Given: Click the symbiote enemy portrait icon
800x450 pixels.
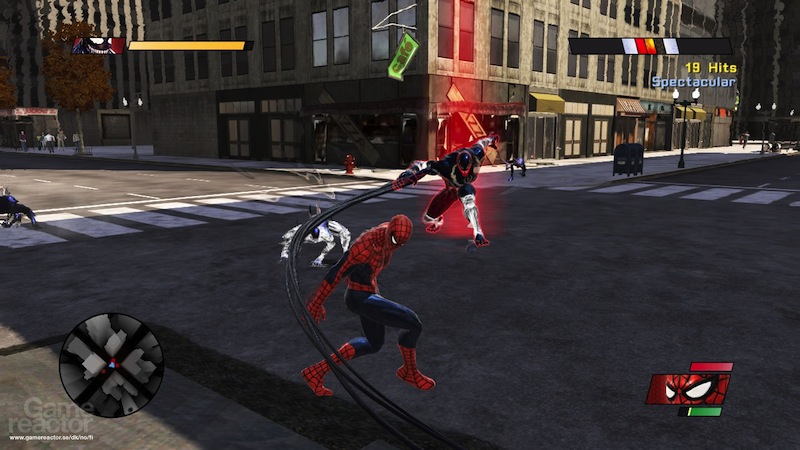Looking at the screenshot, I should 97,45.
